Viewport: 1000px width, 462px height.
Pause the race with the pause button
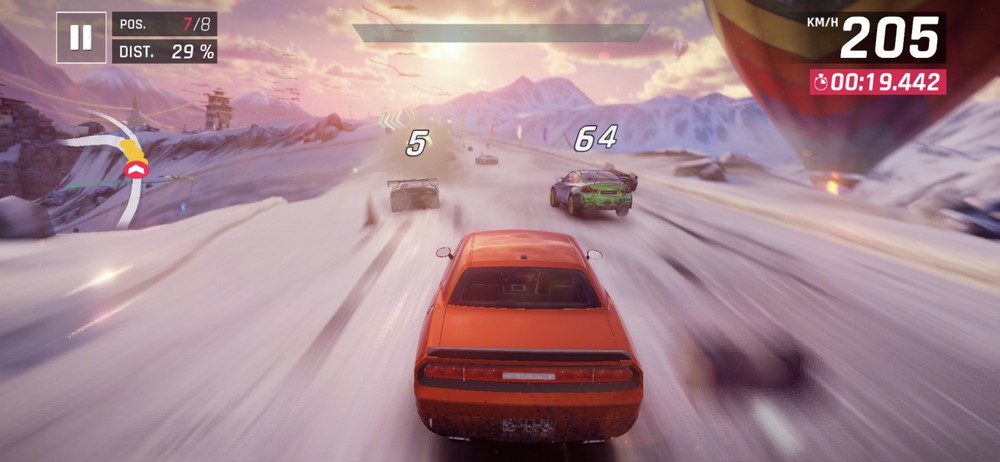[x=81, y=38]
